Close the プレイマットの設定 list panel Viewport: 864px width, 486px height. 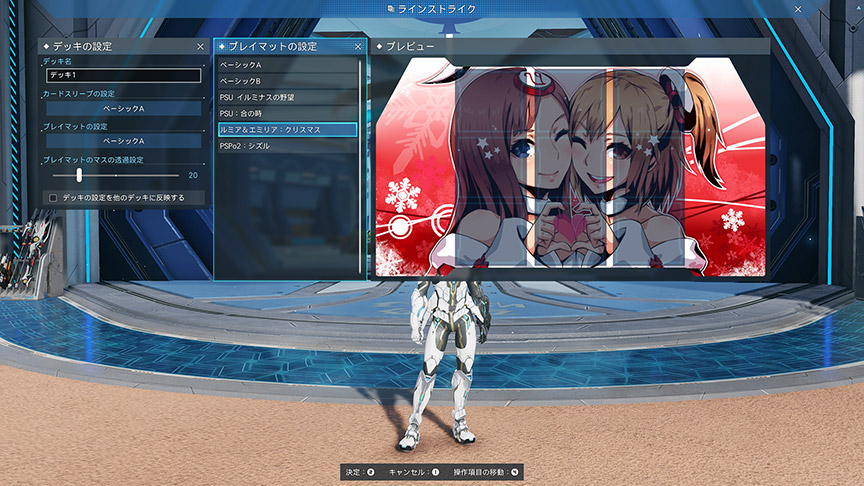(x=358, y=46)
